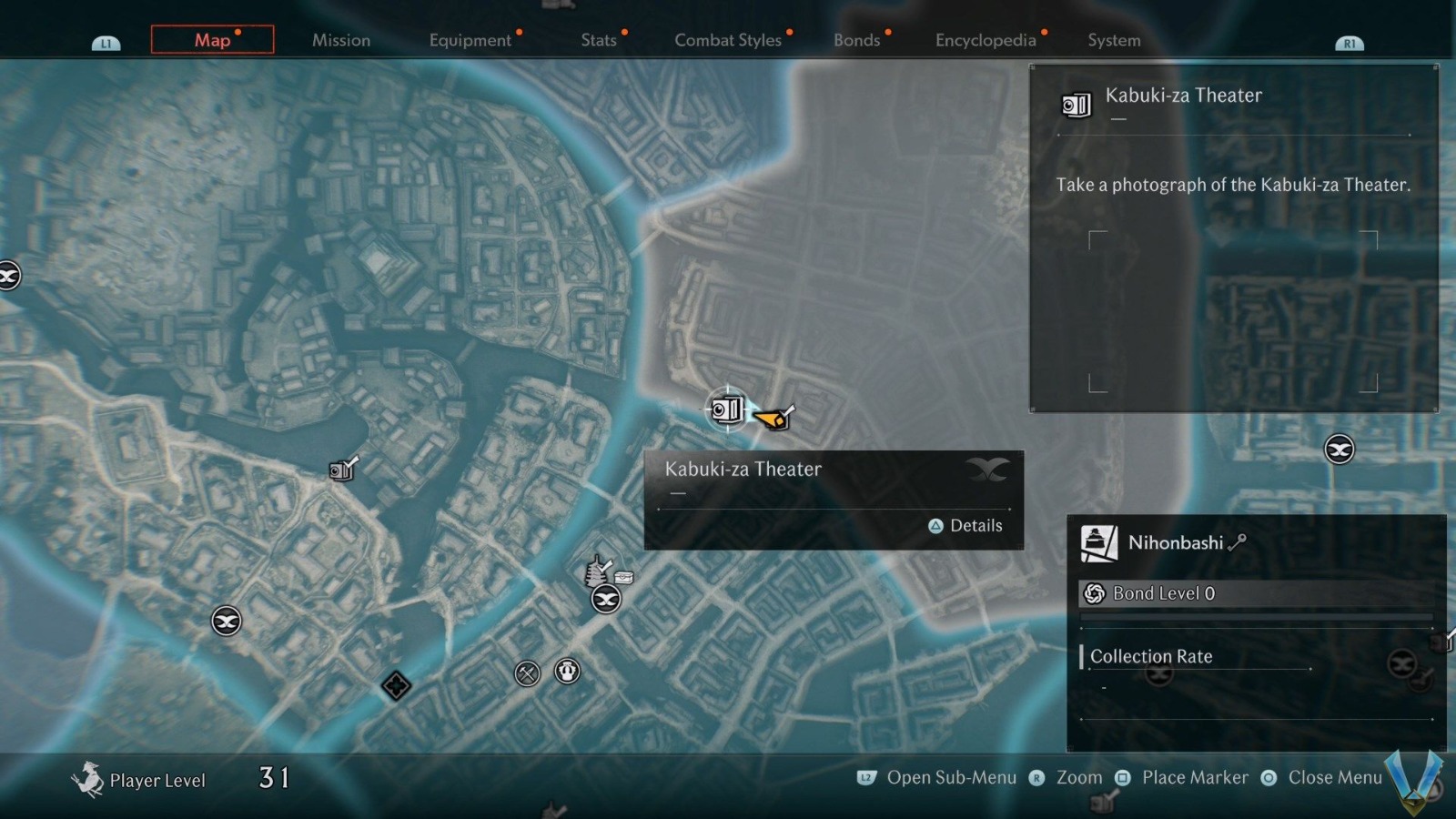Image resolution: width=1456 pixels, height=819 pixels.
Task: Click the horse icon beside Player Level
Action: [x=87, y=779]
